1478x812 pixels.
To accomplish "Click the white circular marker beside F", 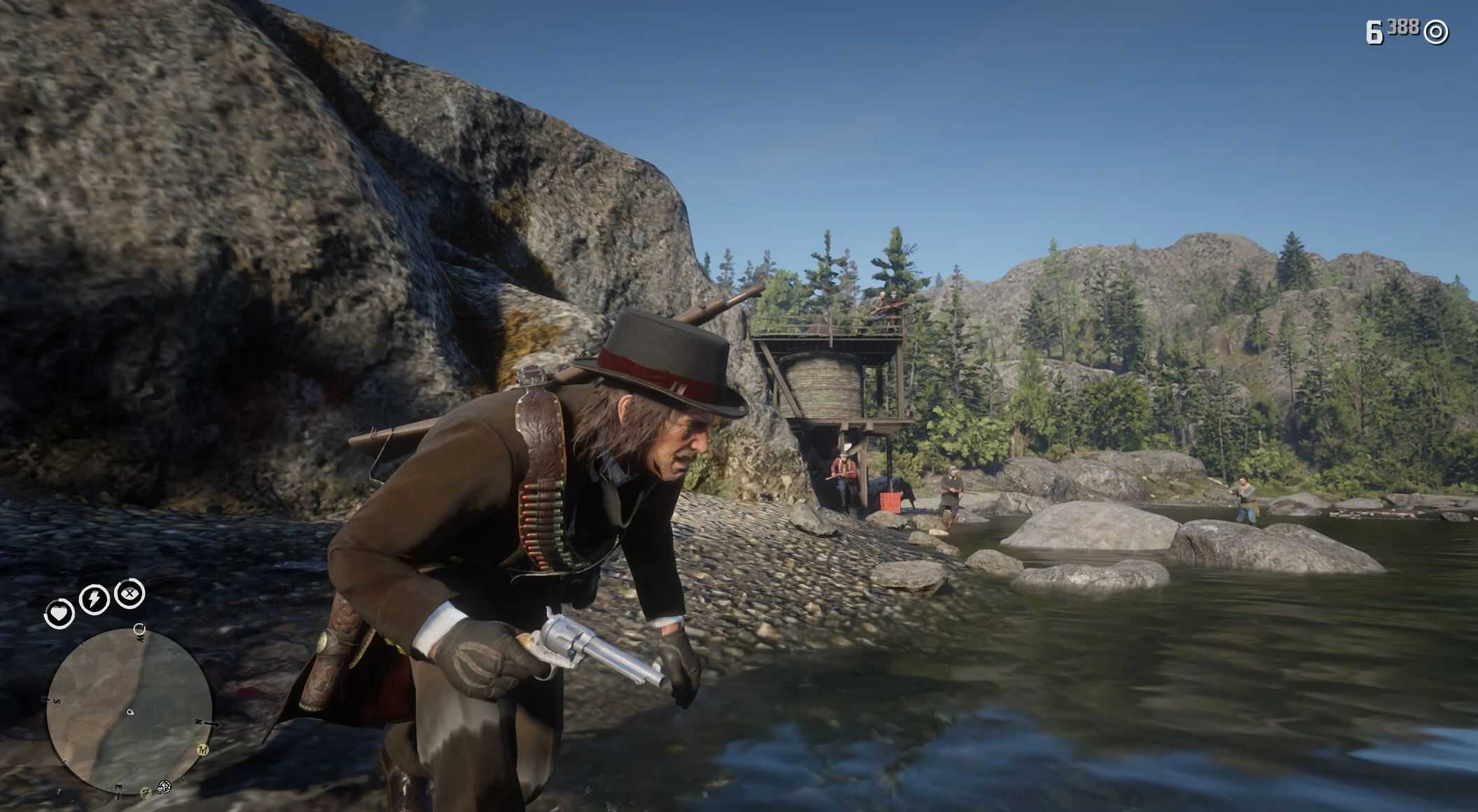I will click(164, 788).
